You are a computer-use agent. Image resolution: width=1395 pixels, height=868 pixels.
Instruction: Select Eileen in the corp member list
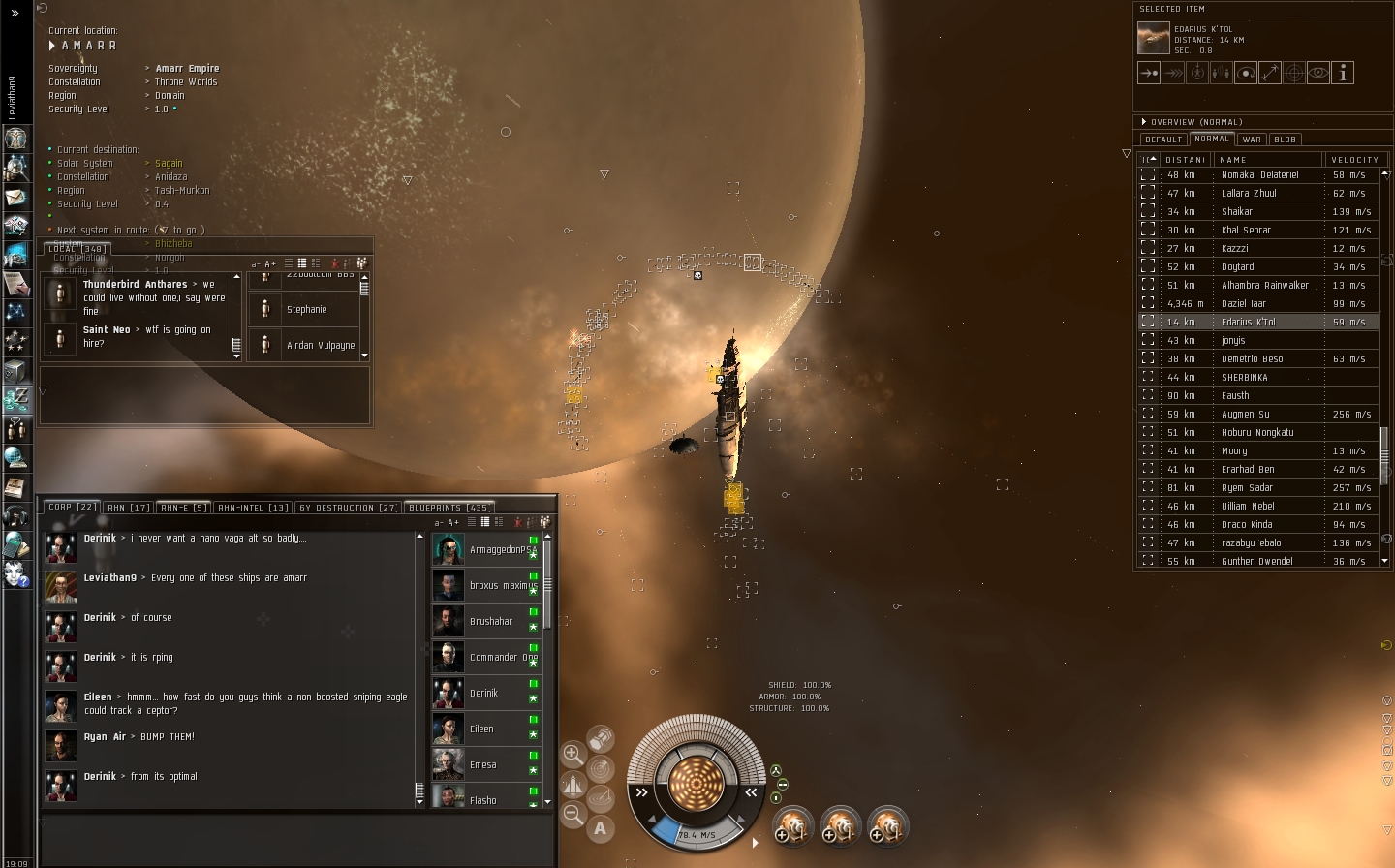481,728
